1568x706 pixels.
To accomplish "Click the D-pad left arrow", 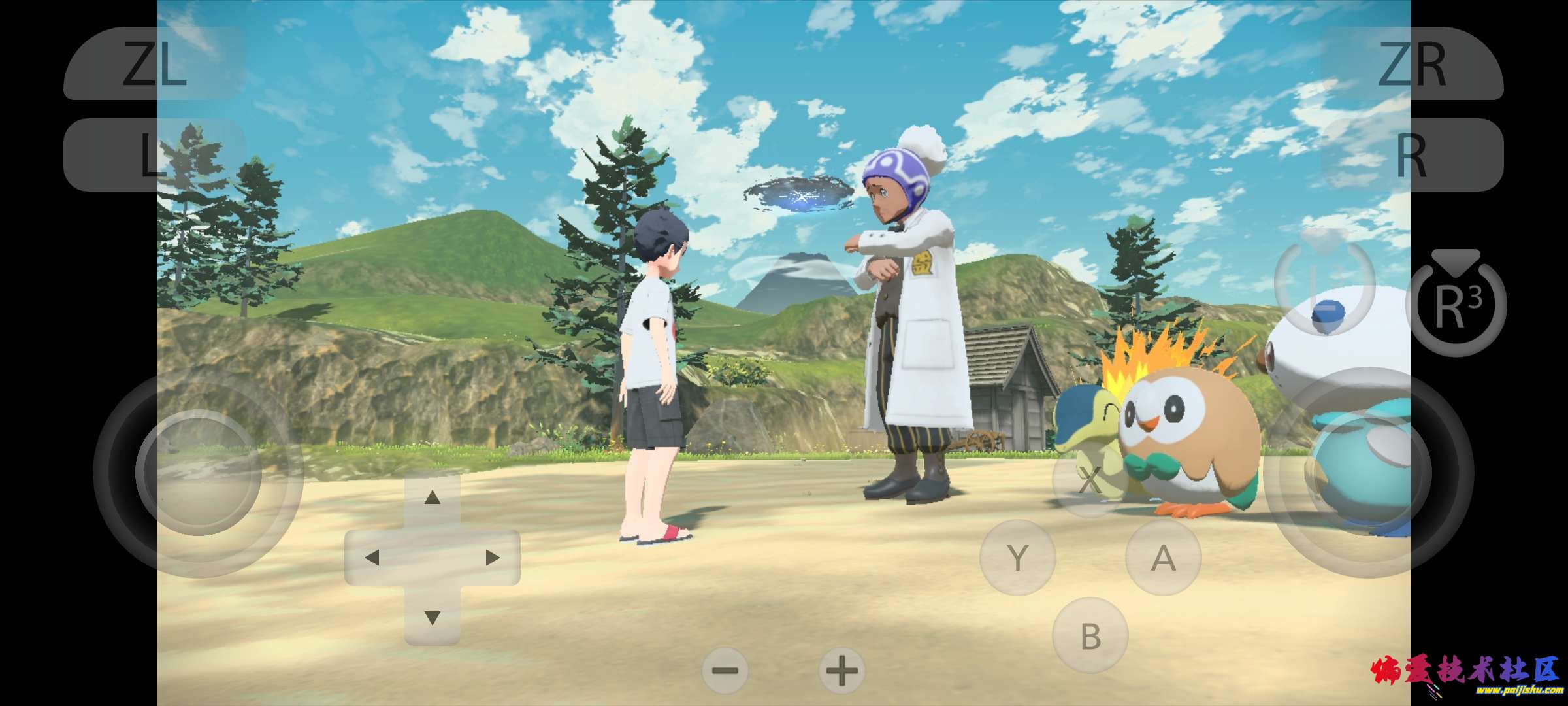I will (x=372, y=558).
